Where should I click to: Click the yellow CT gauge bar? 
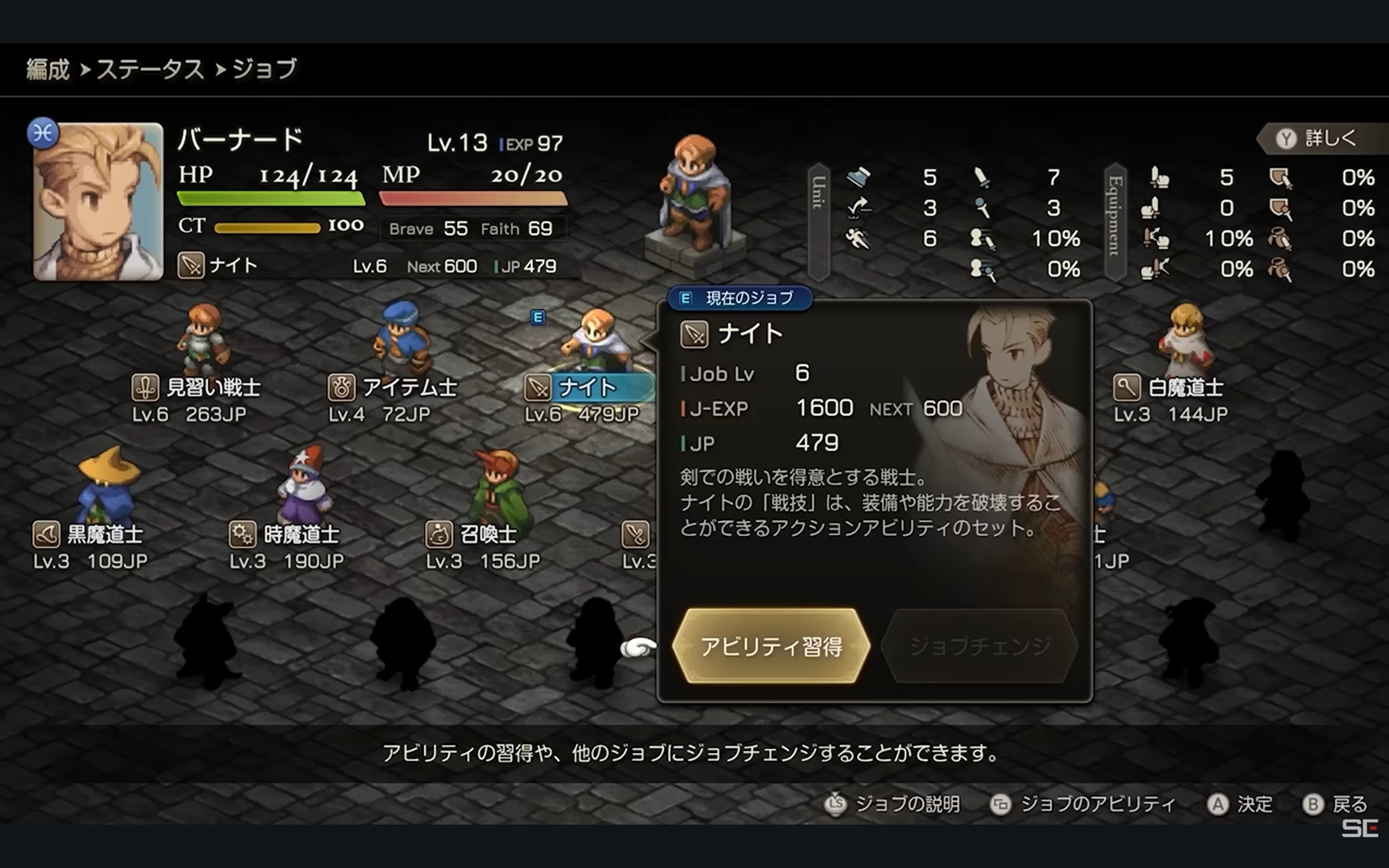point(268,226)
